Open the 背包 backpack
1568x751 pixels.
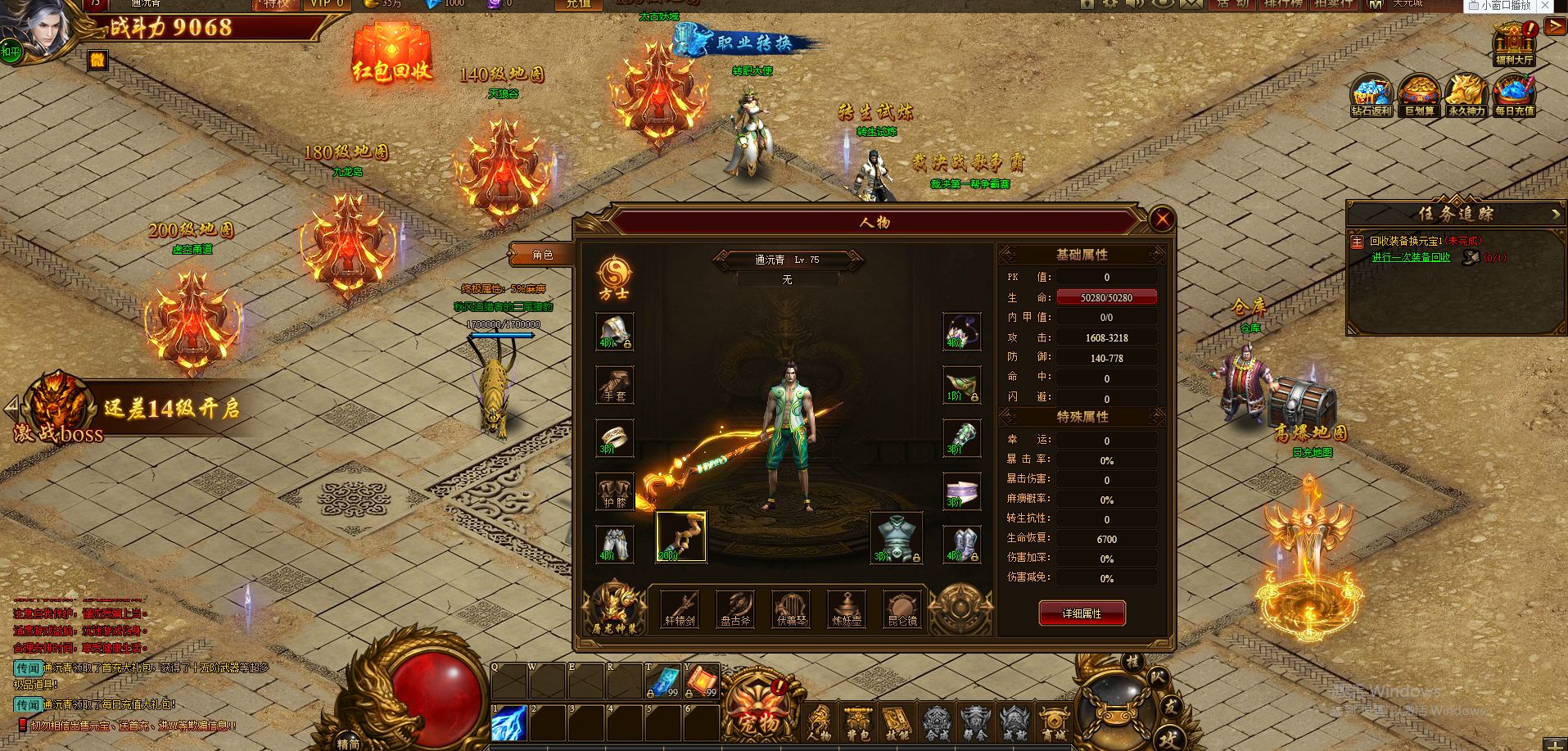click(857, 724)
